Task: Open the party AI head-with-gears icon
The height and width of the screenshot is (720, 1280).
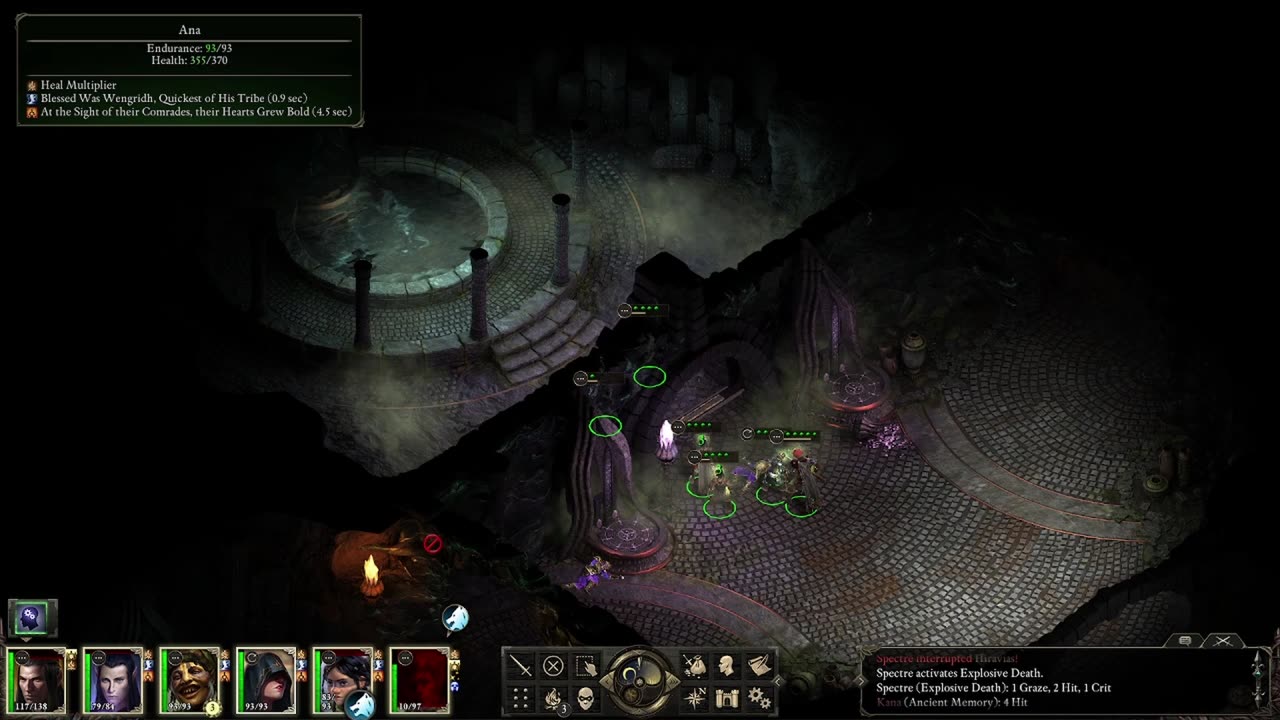Action: coord(32,617)
